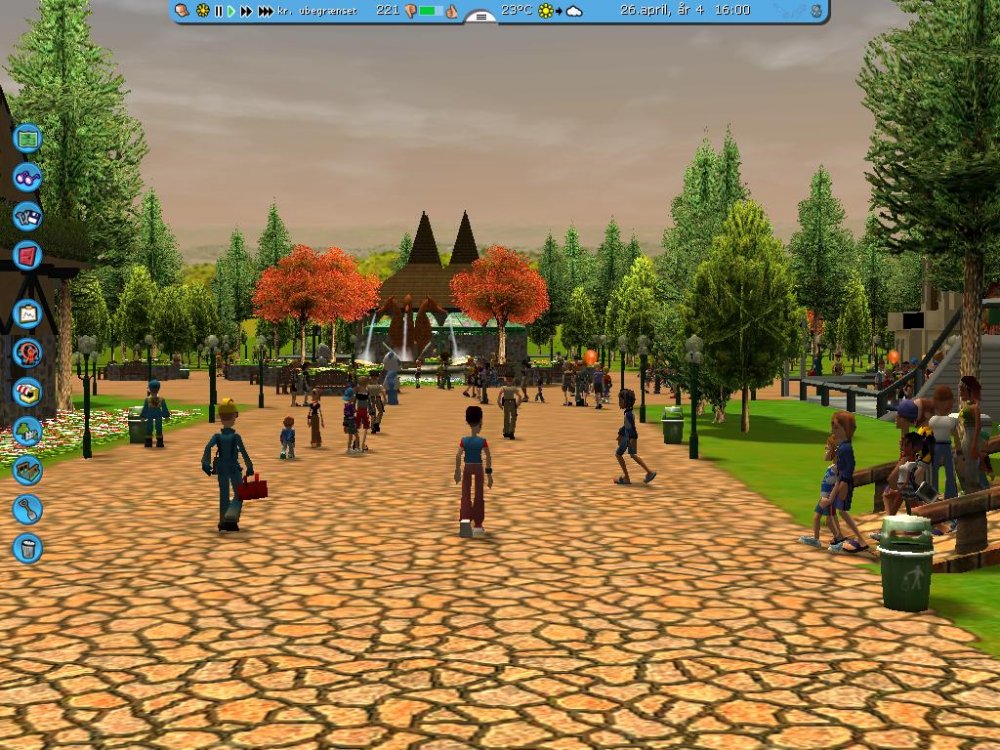
Task: Open the paths and queues icon
Action: [28, 470]
